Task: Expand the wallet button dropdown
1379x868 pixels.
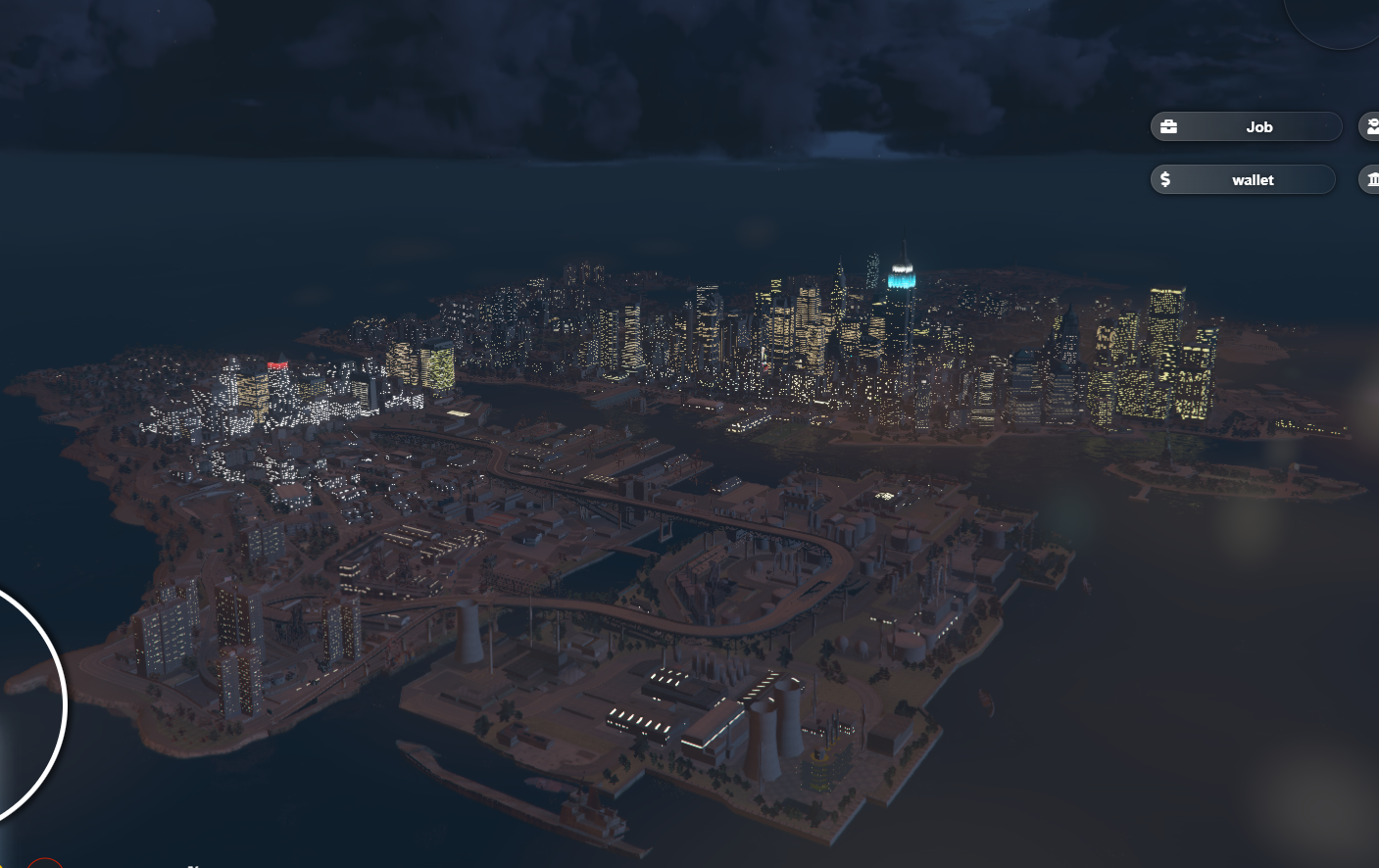Action: pos(1253,179)
